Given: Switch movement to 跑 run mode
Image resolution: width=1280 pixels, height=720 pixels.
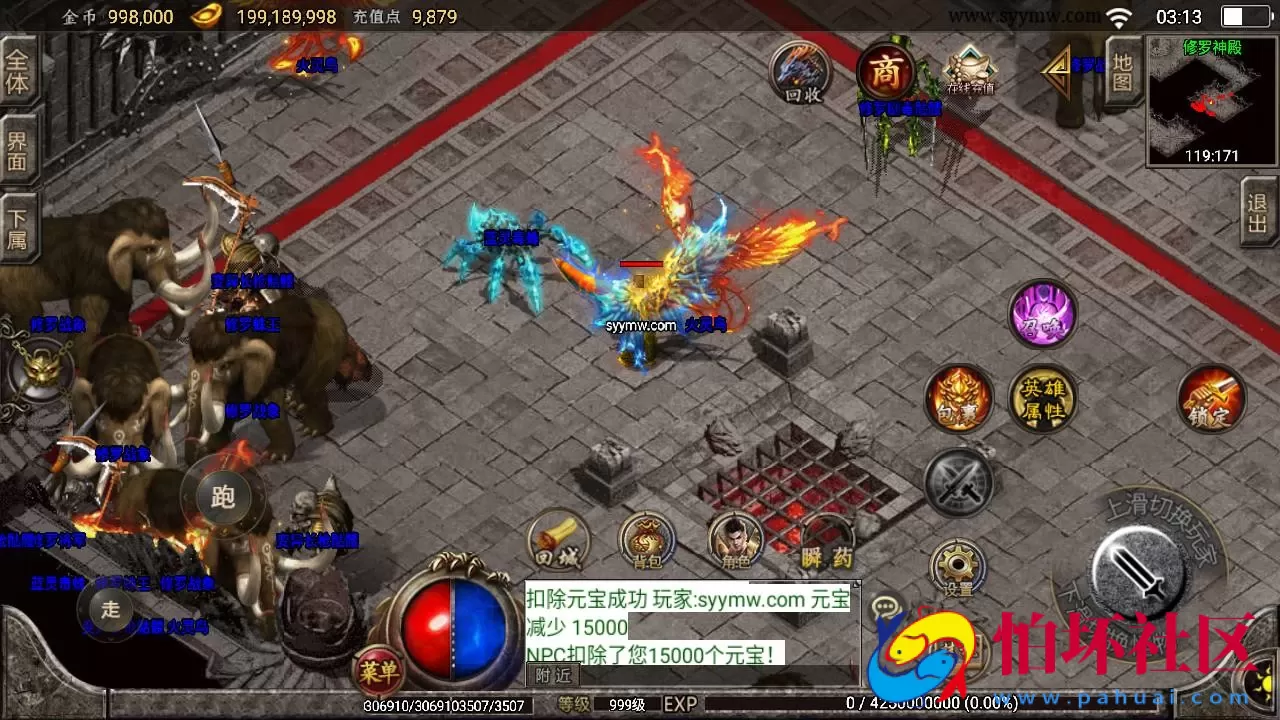Looking at the screenshot, I should coord(222,497).
